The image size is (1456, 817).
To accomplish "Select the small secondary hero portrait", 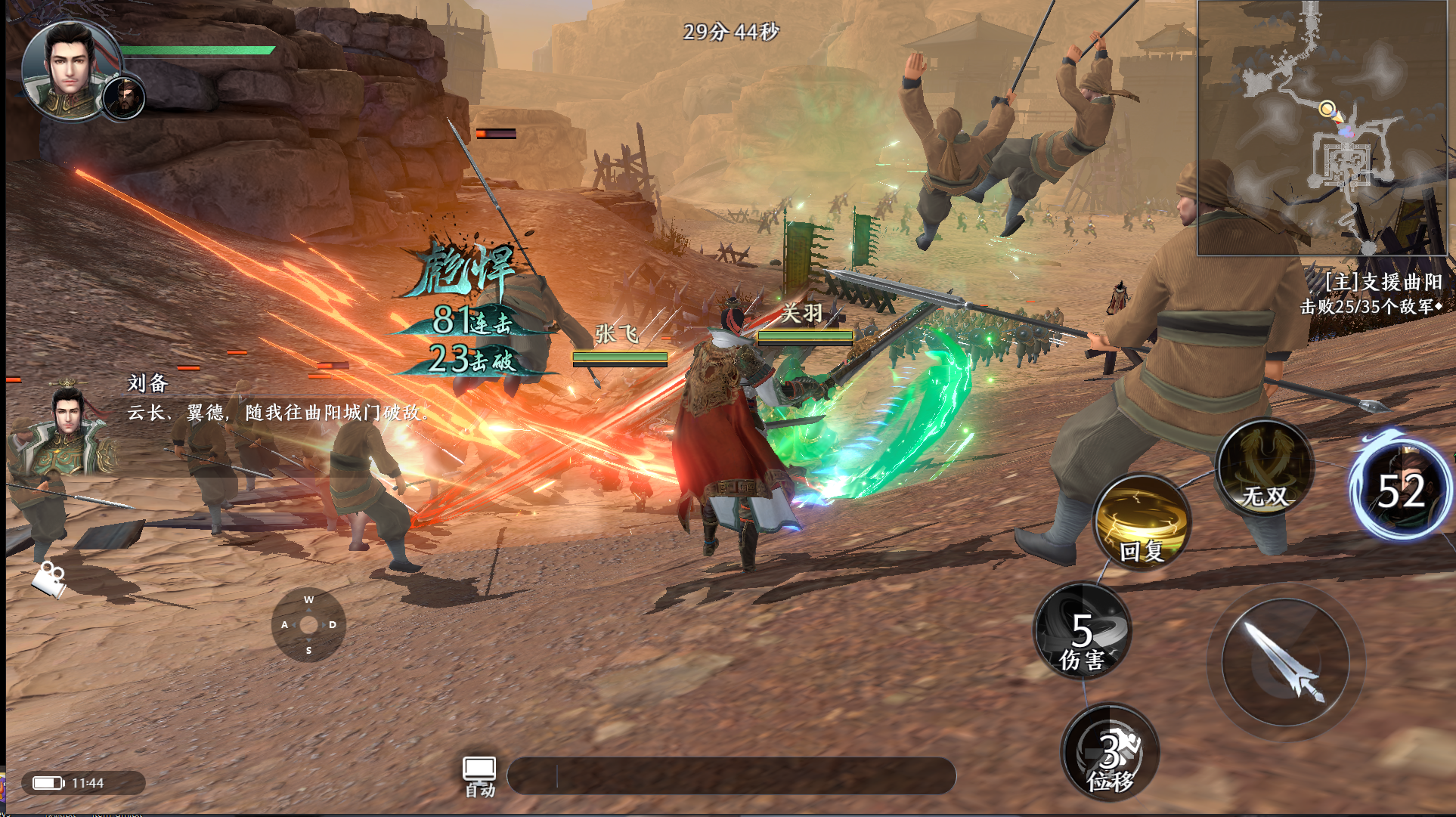I will pyautogui.click(x=124, y=97).
